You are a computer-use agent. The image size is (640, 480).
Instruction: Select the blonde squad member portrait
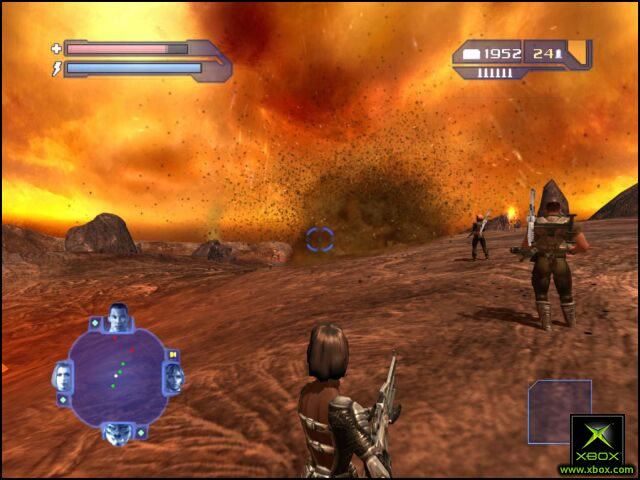(62, 377)
